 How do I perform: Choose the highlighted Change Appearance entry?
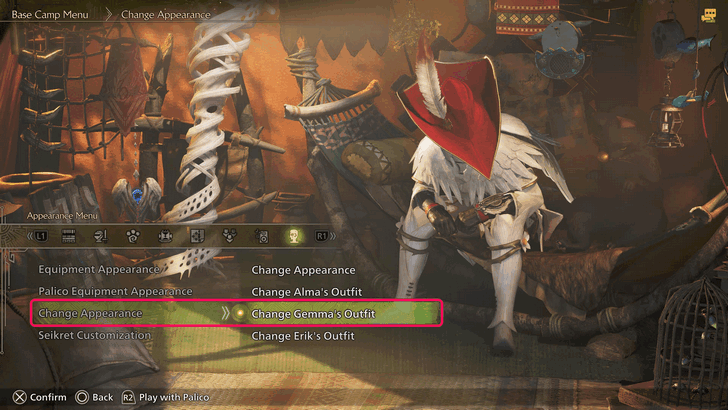coord(90,314)
